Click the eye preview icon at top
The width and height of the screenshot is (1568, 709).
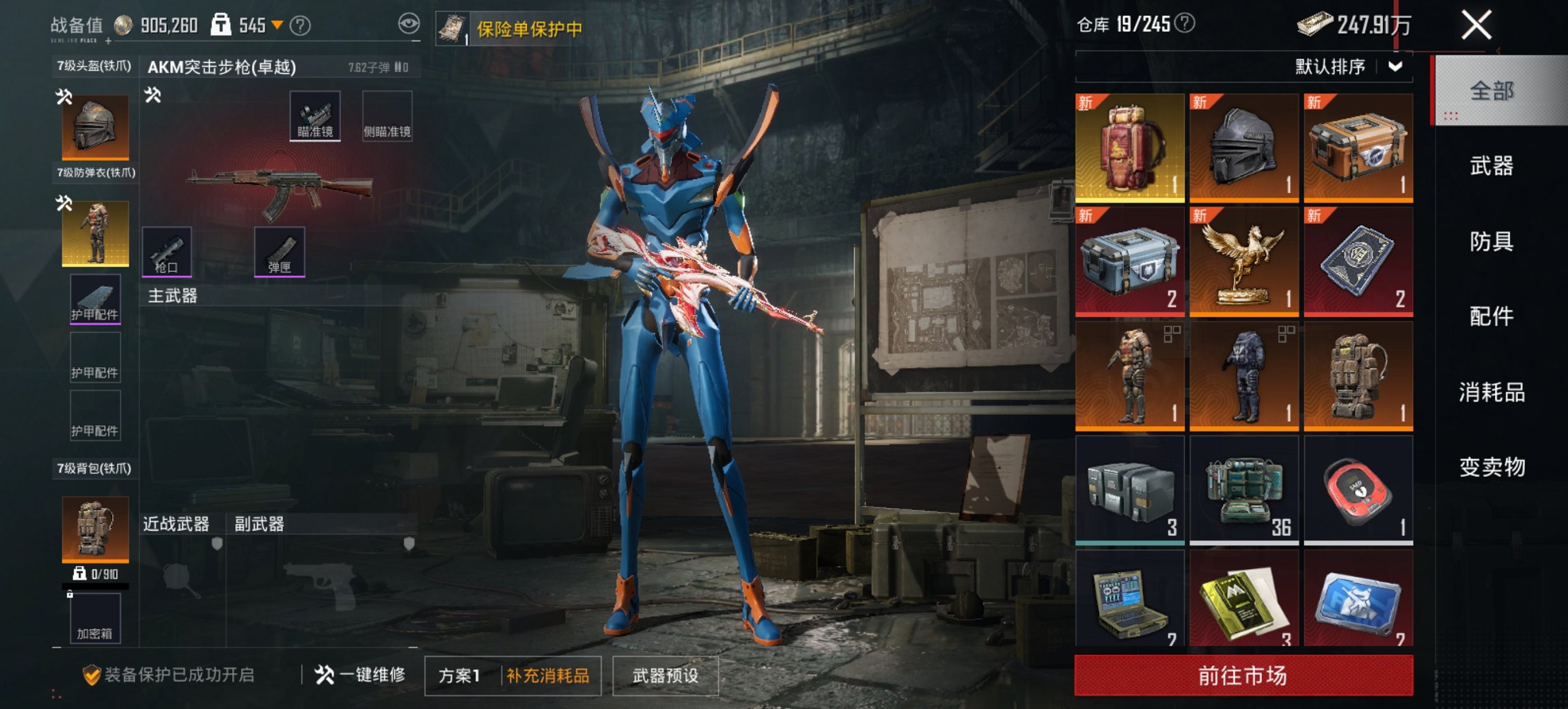pyautogui.click(x=409, y=23)
